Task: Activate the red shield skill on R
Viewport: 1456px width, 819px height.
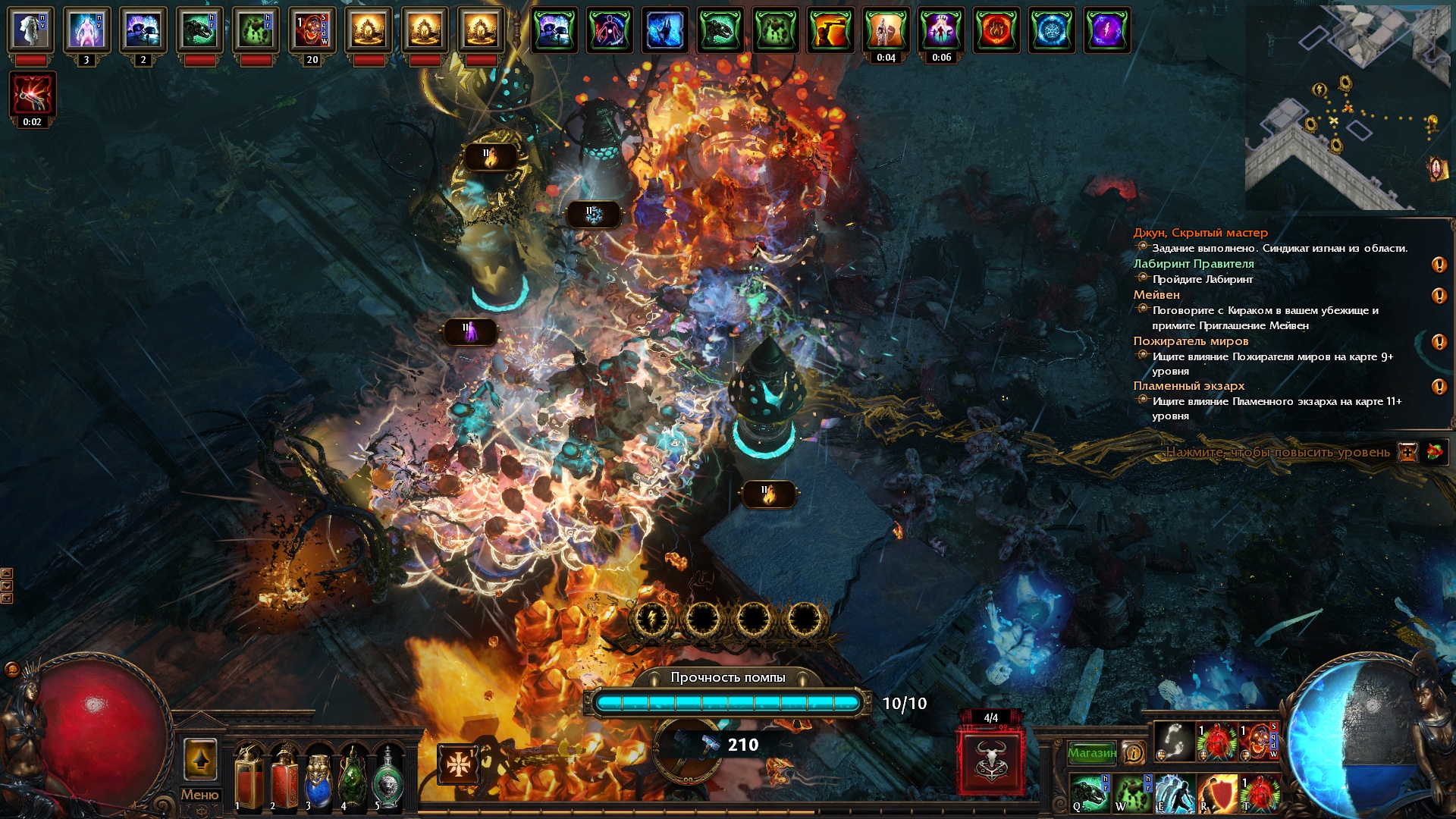Action: coord(1216,793)
